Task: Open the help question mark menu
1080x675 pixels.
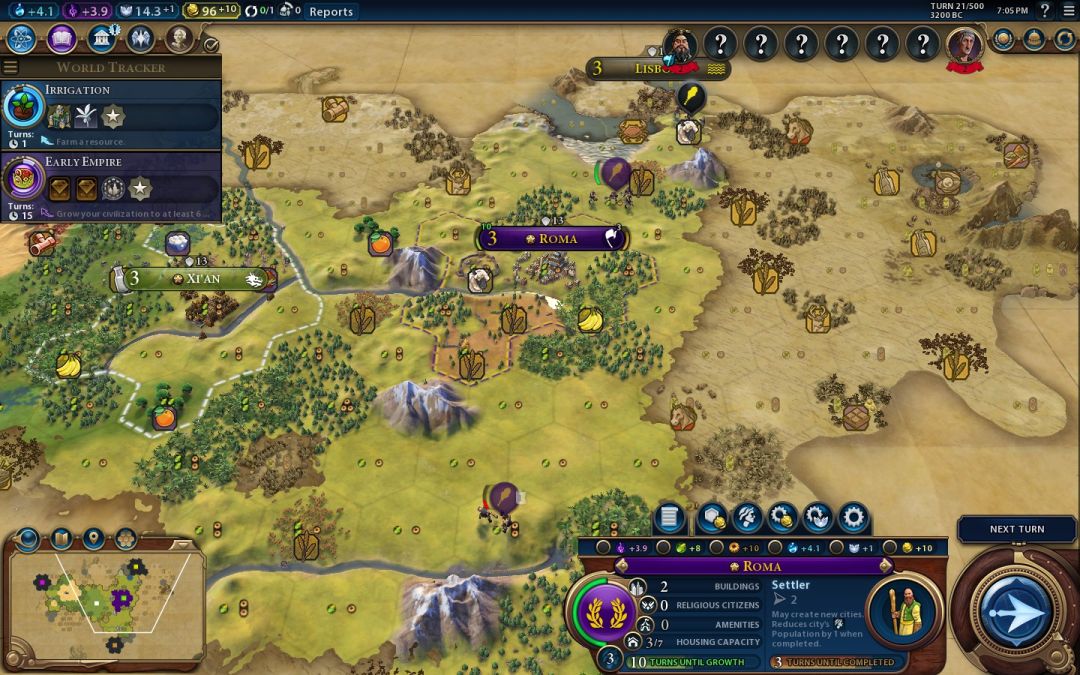Action: click(1045, 11)
